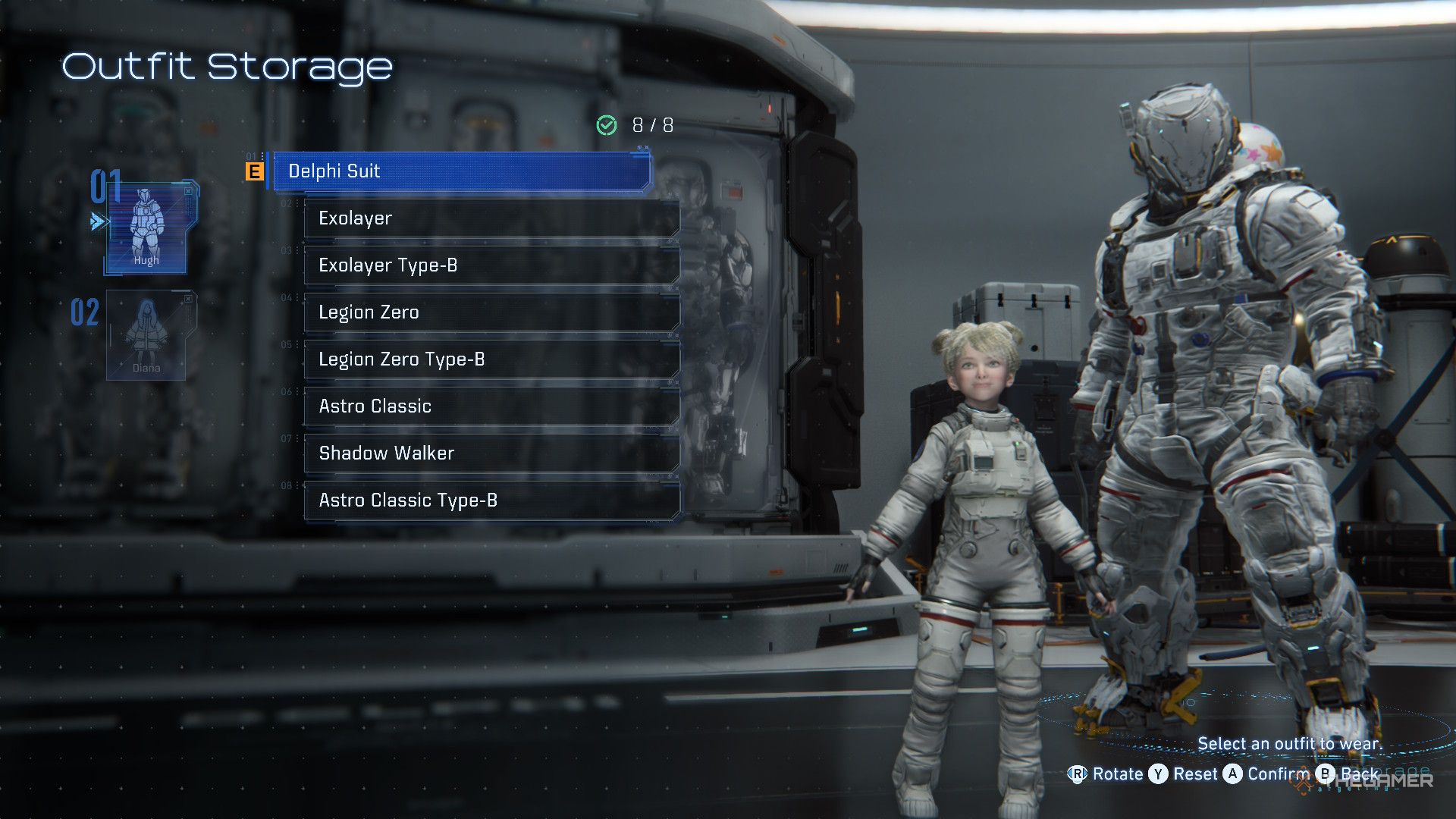Pick the Exolayer Type-B outfit
The height and width of the screenshot is (819, 1456).
491,265
